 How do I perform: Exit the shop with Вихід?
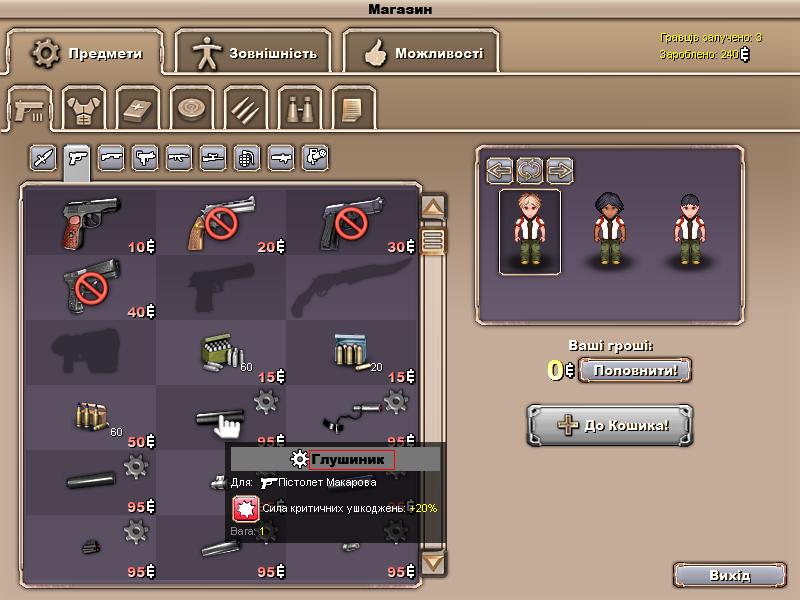(x=729, y=576)
